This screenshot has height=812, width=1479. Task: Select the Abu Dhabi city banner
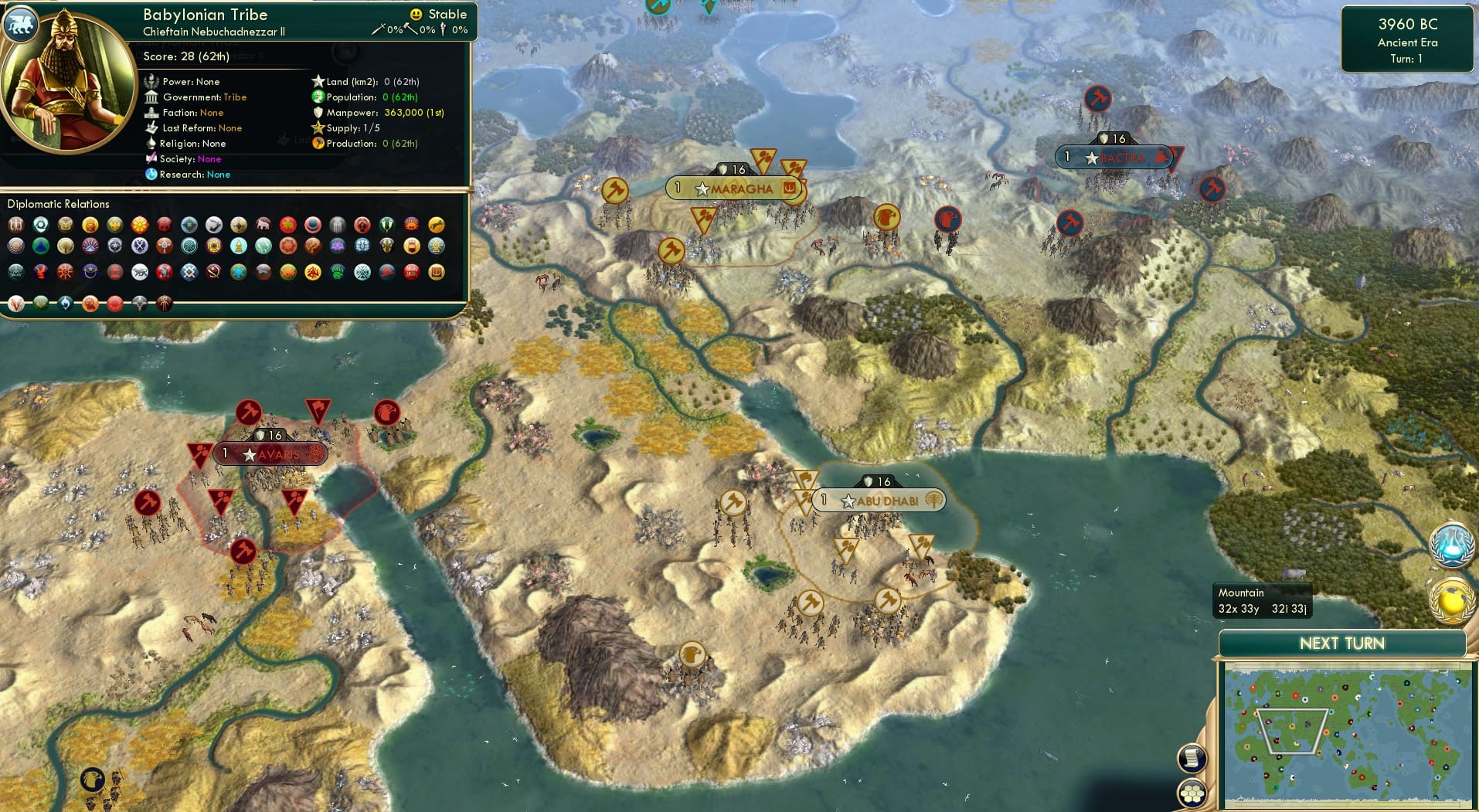881,500
